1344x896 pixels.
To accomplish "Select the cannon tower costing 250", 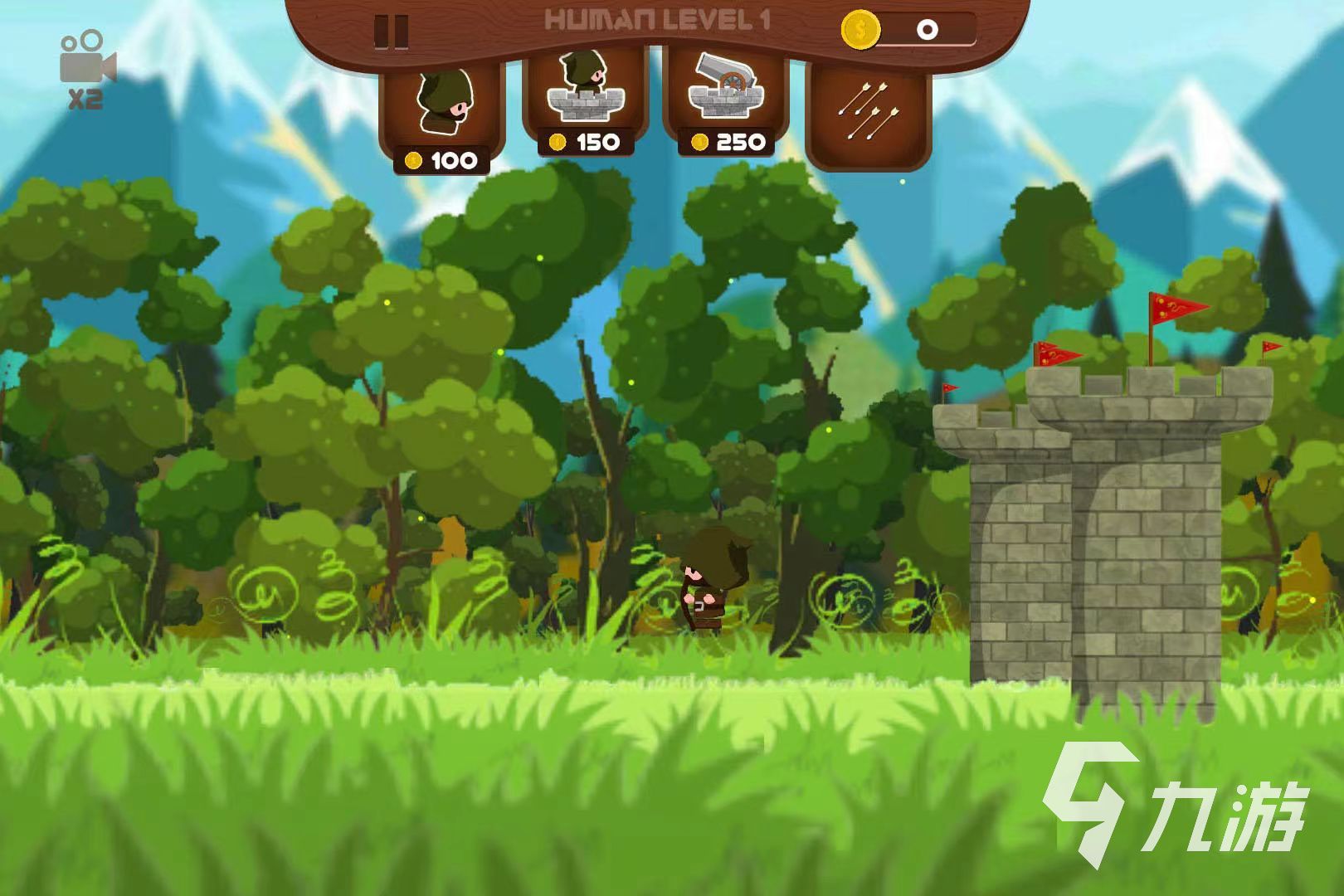I will coord(726,101).
